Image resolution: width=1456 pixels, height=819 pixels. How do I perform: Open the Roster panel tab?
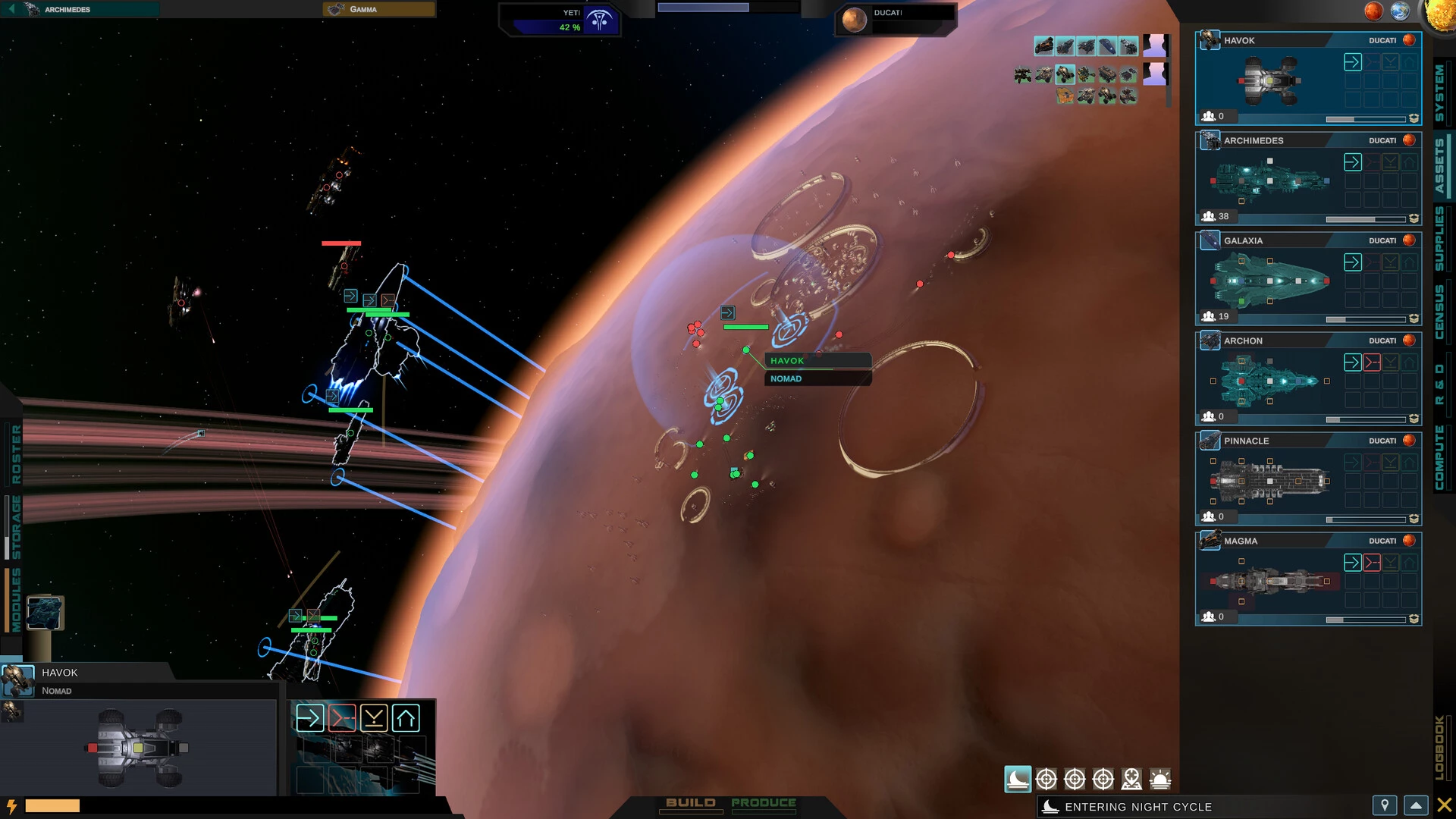16,454
